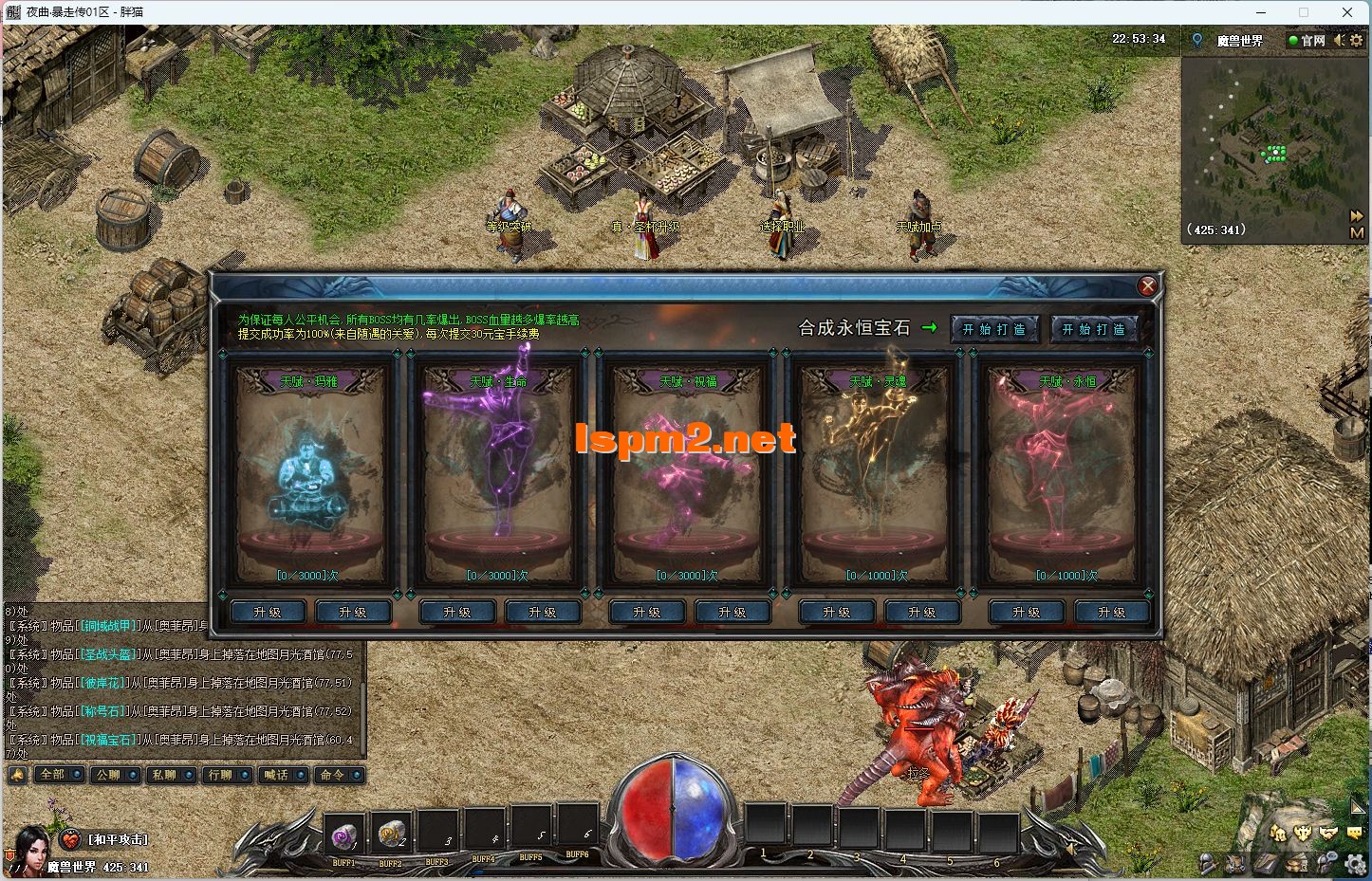Open the 私聊 private chat tab

pos(164,775)
